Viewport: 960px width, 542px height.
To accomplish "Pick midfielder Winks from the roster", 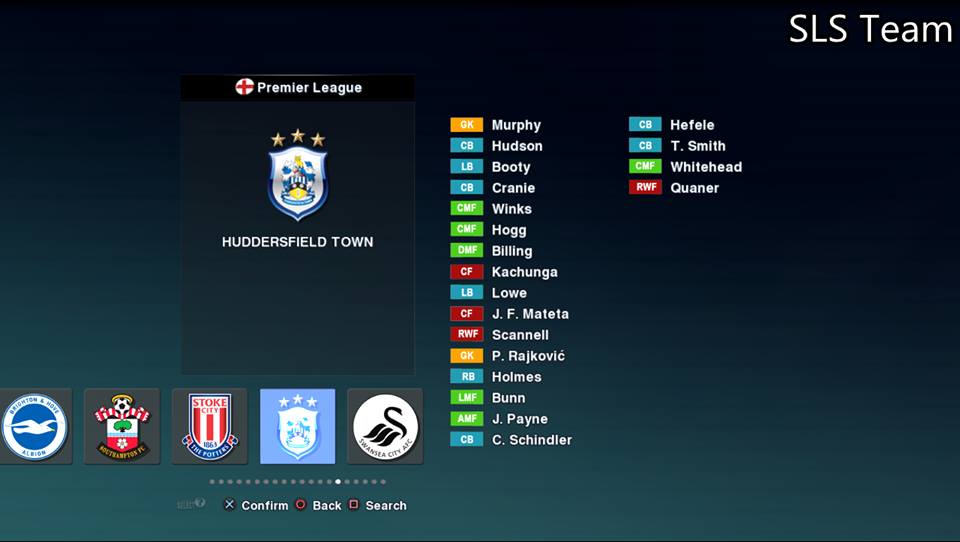I will pyautogui.click(x=511, y=209).
